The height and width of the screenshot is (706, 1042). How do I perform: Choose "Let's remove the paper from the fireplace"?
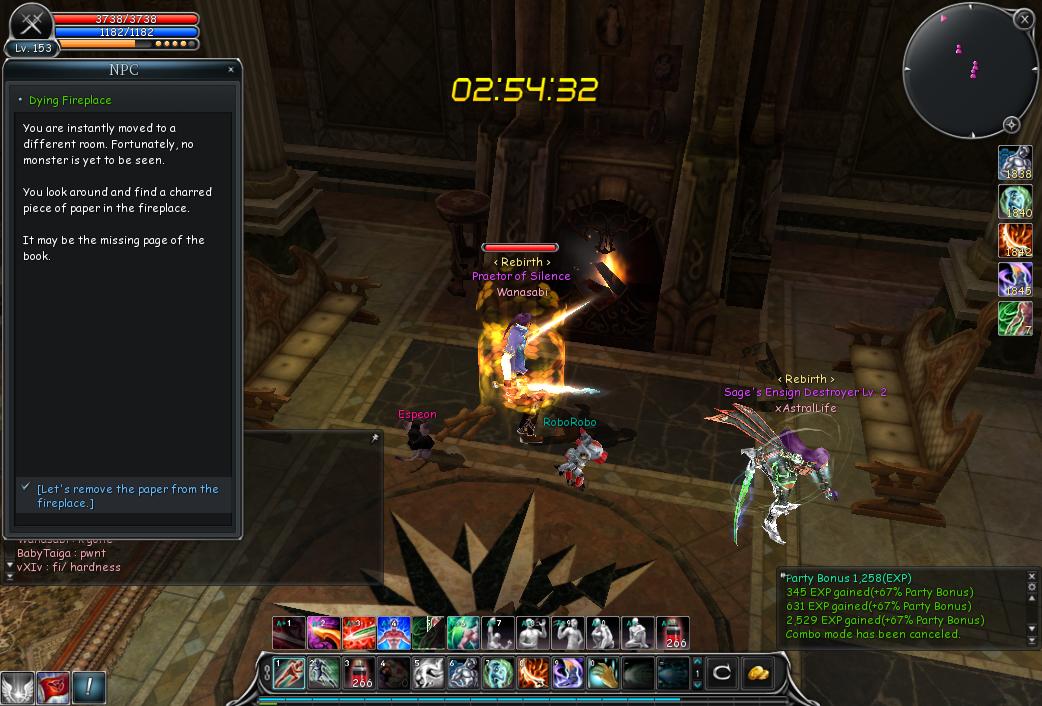(127, 496)
